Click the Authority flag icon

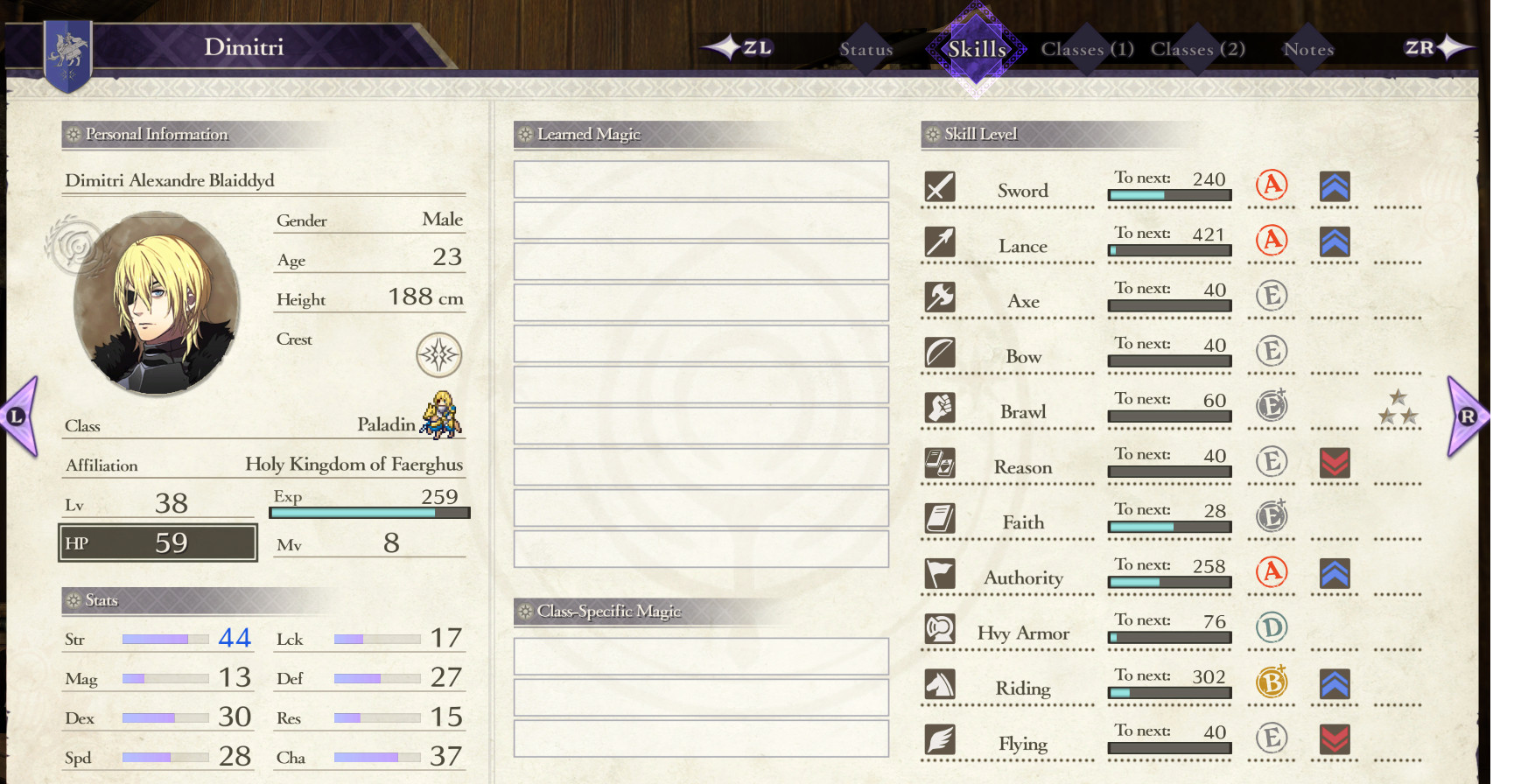tap(940, 574)
